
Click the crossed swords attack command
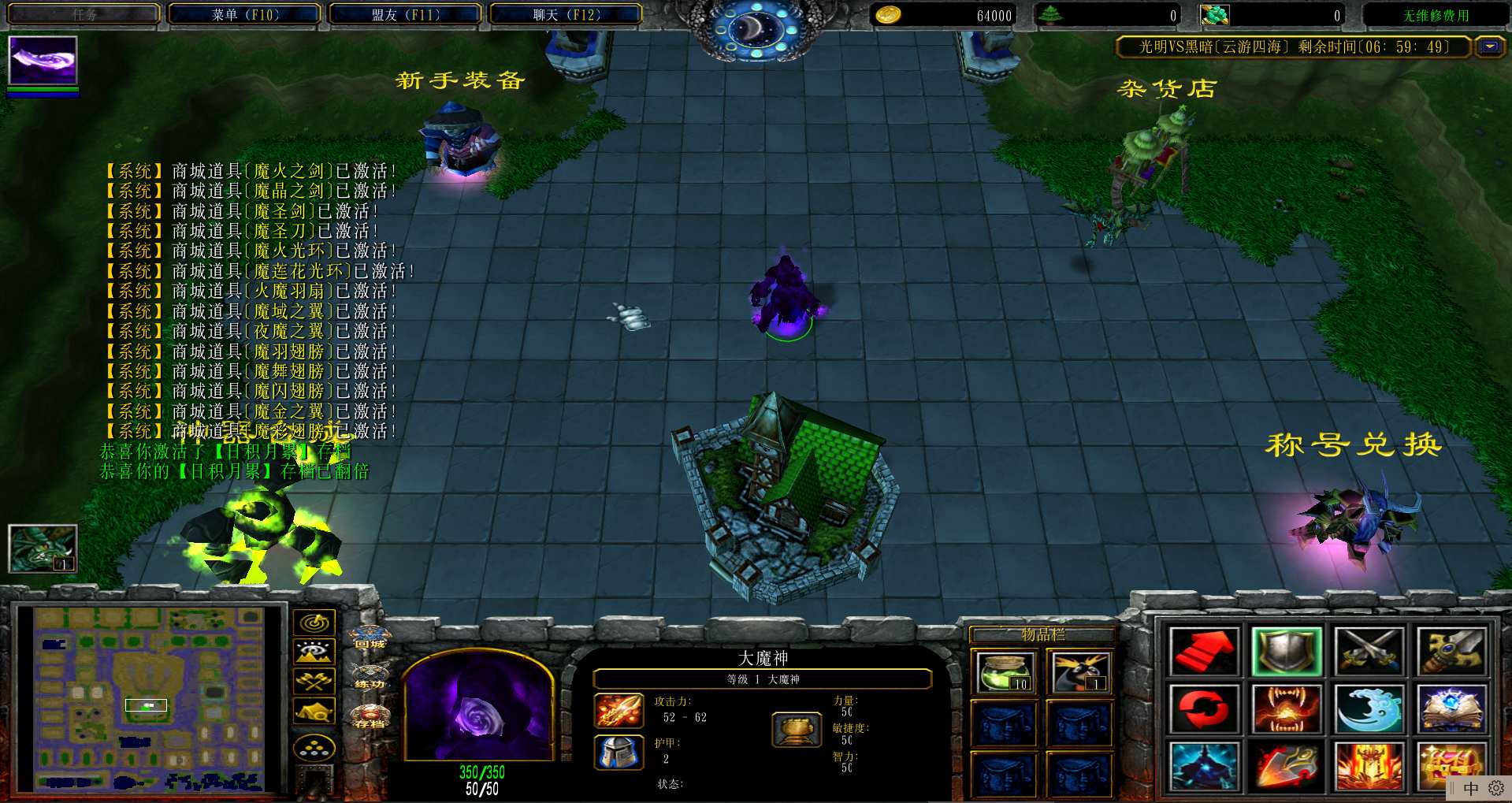[x=1369, y=651]
